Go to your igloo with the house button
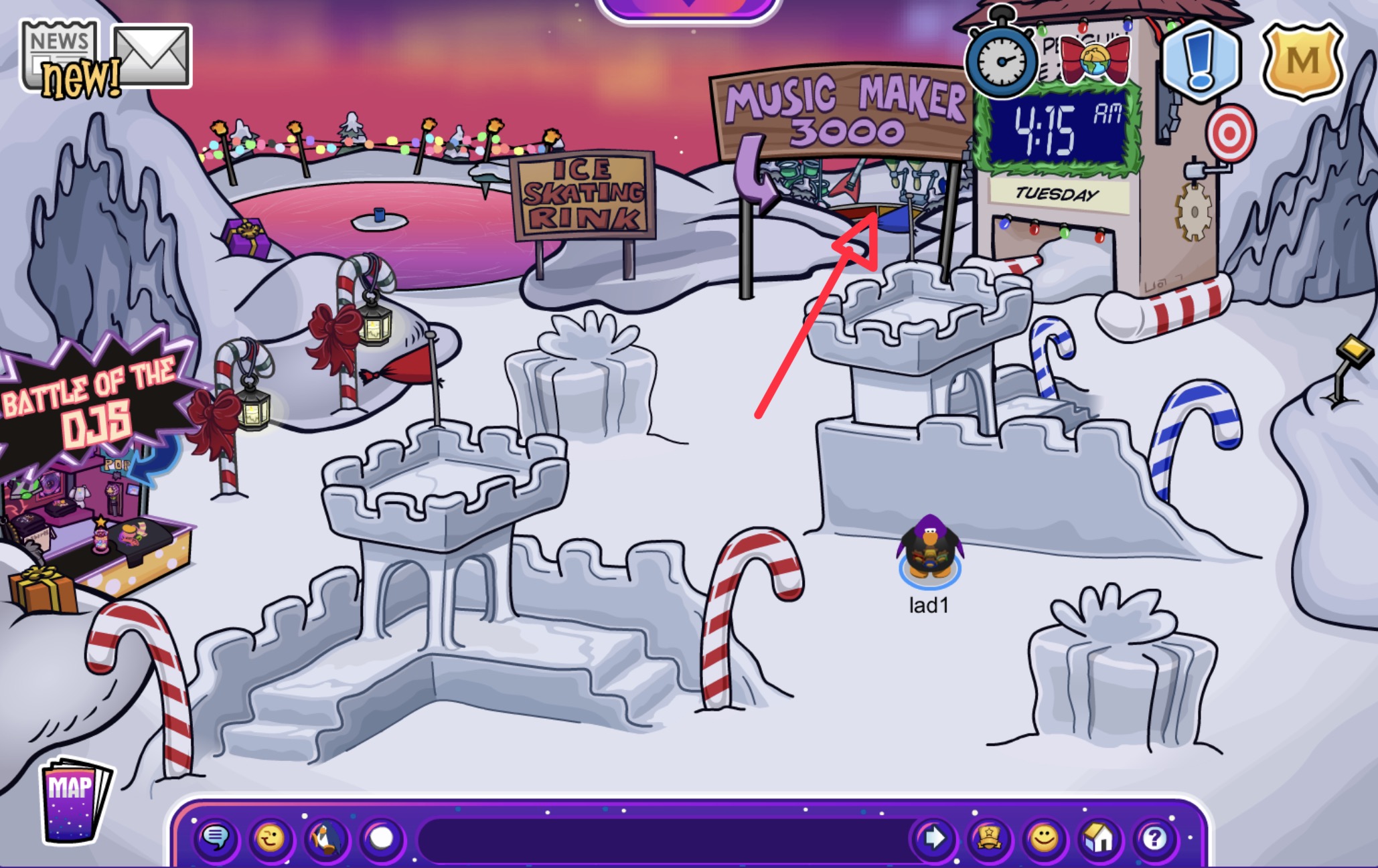Screen dimensions: 1378x868 (x=1099, y=837)
